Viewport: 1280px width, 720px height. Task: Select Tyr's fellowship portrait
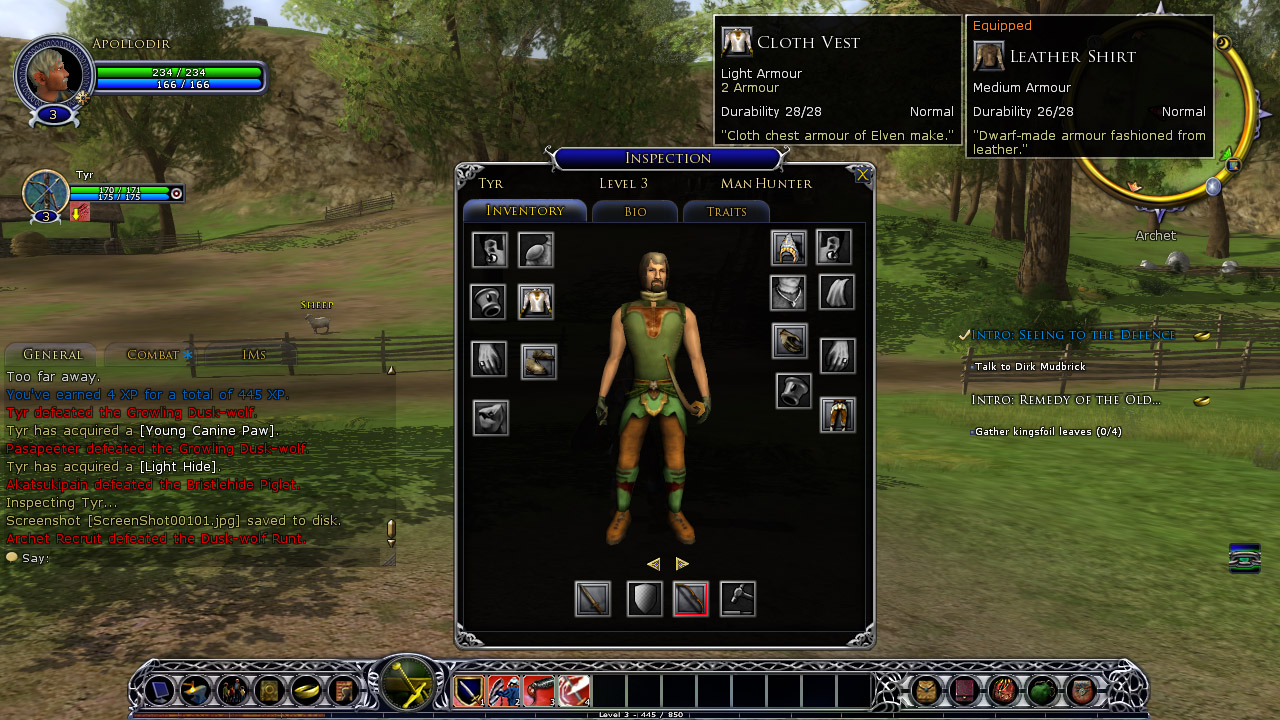tap(46, 192)
